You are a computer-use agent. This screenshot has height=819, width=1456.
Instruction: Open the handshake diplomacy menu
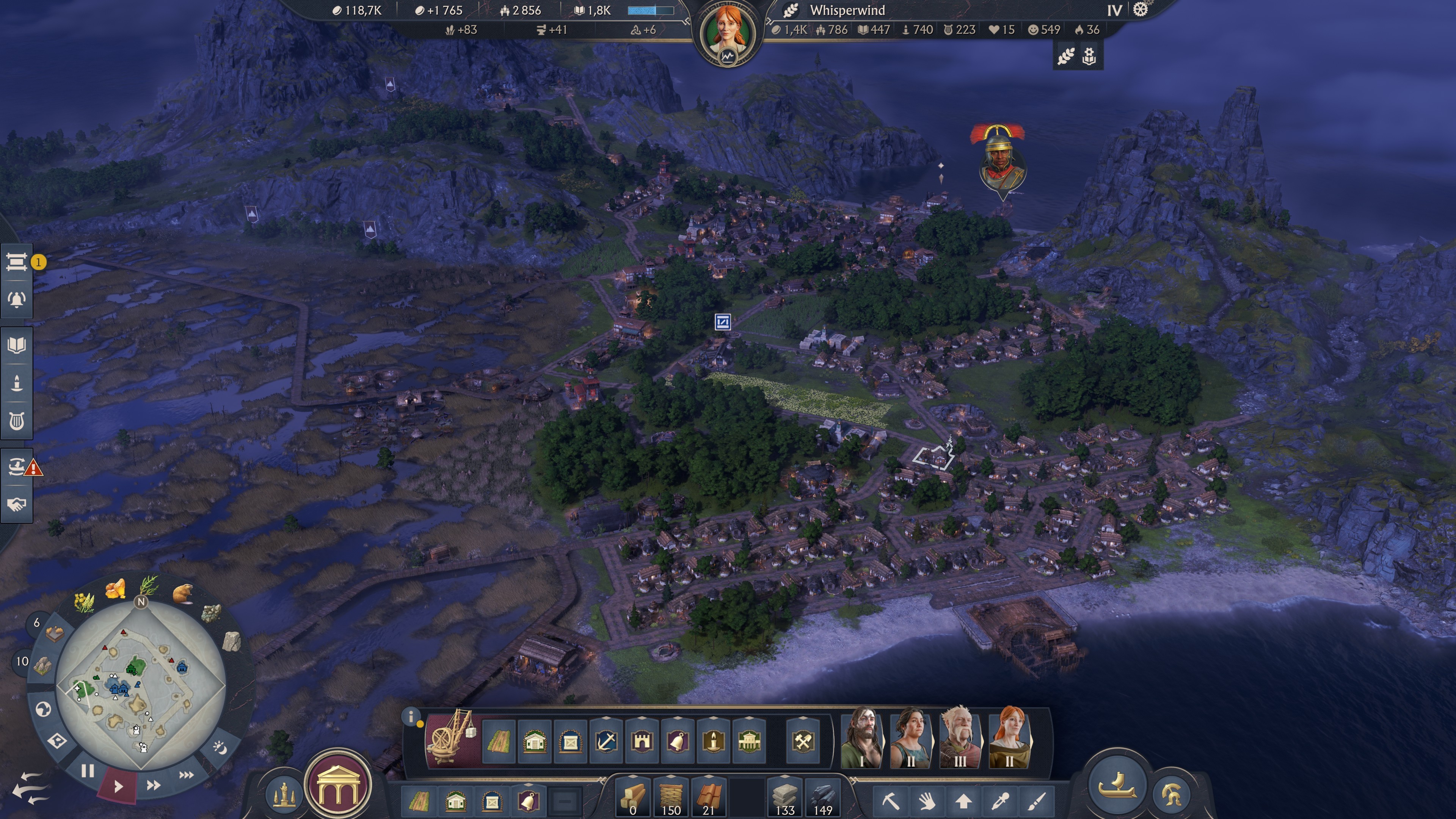pyautogui.click(x=16, y=504)
